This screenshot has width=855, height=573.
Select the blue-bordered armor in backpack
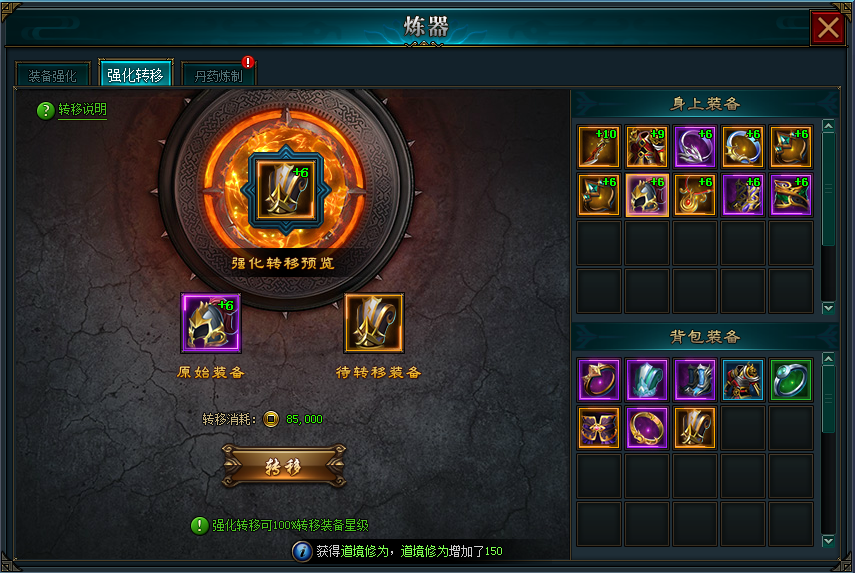[x=743, y=380]
